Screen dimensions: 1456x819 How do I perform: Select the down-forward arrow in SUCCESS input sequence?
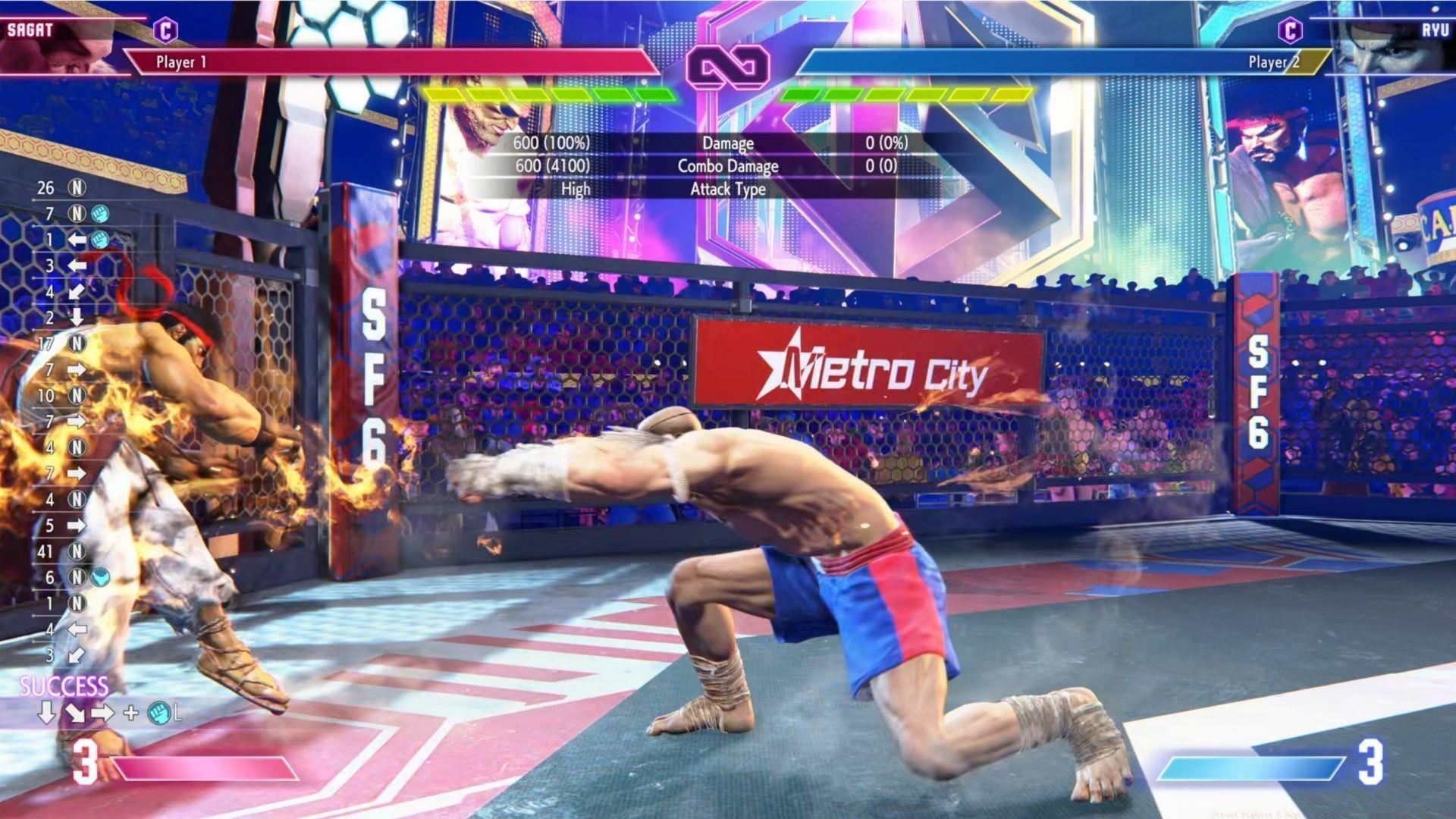[x=75, y=713]
